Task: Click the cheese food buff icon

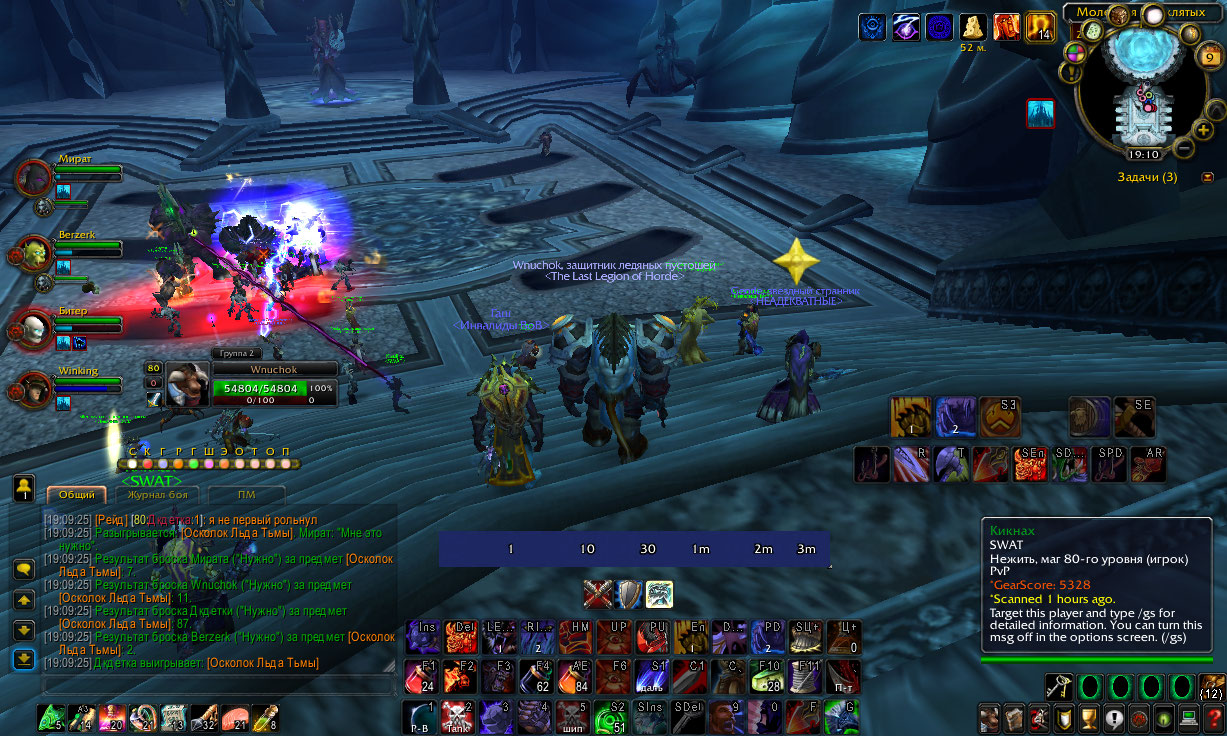Action: tap(973, 27)
